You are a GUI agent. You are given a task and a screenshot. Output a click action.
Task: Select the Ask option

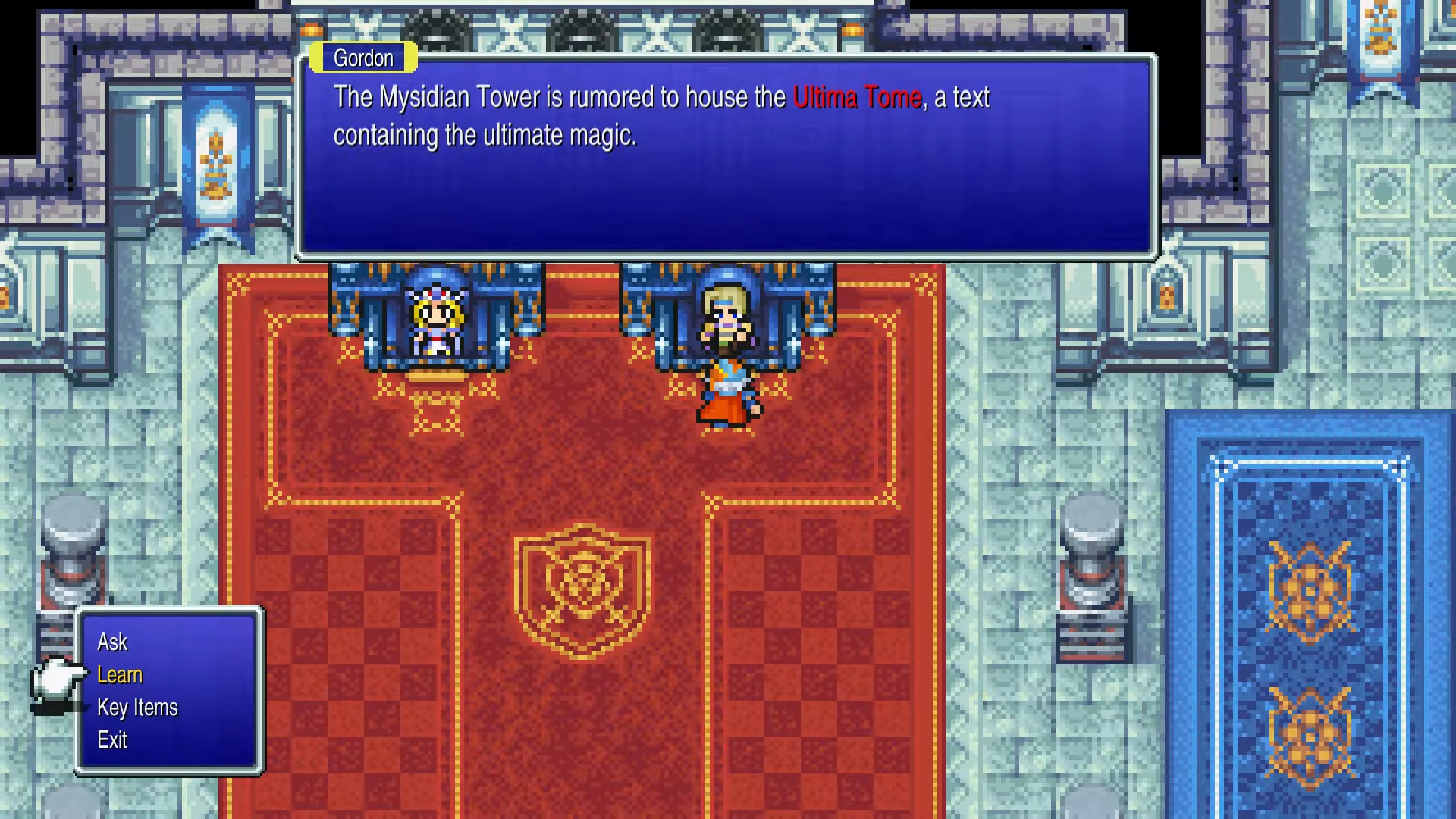(112, 642)
